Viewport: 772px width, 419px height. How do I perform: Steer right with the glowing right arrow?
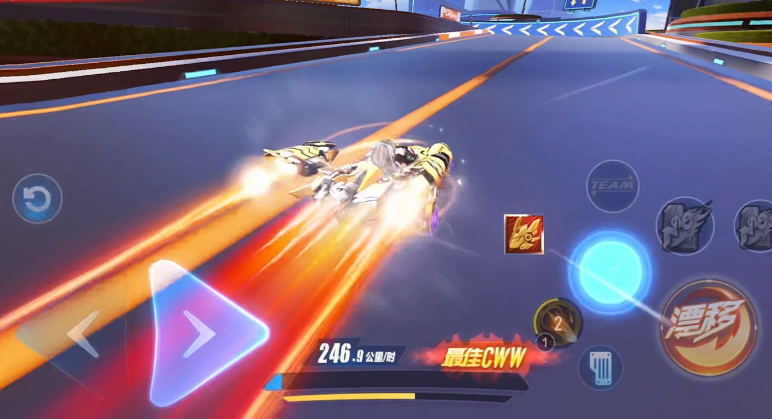[202, 333]
